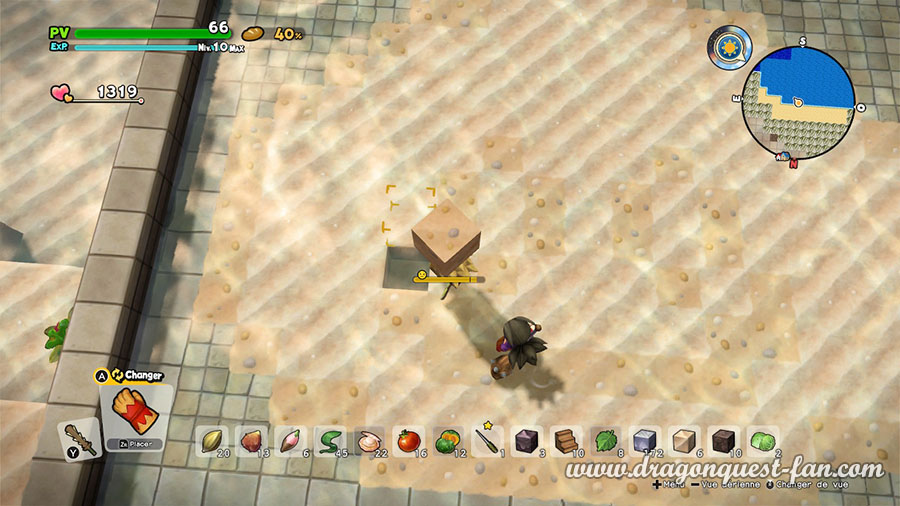This screenshot has height=506, width=900.
Task: Select the wooden stairs block slot
Action: coord(566,440)
